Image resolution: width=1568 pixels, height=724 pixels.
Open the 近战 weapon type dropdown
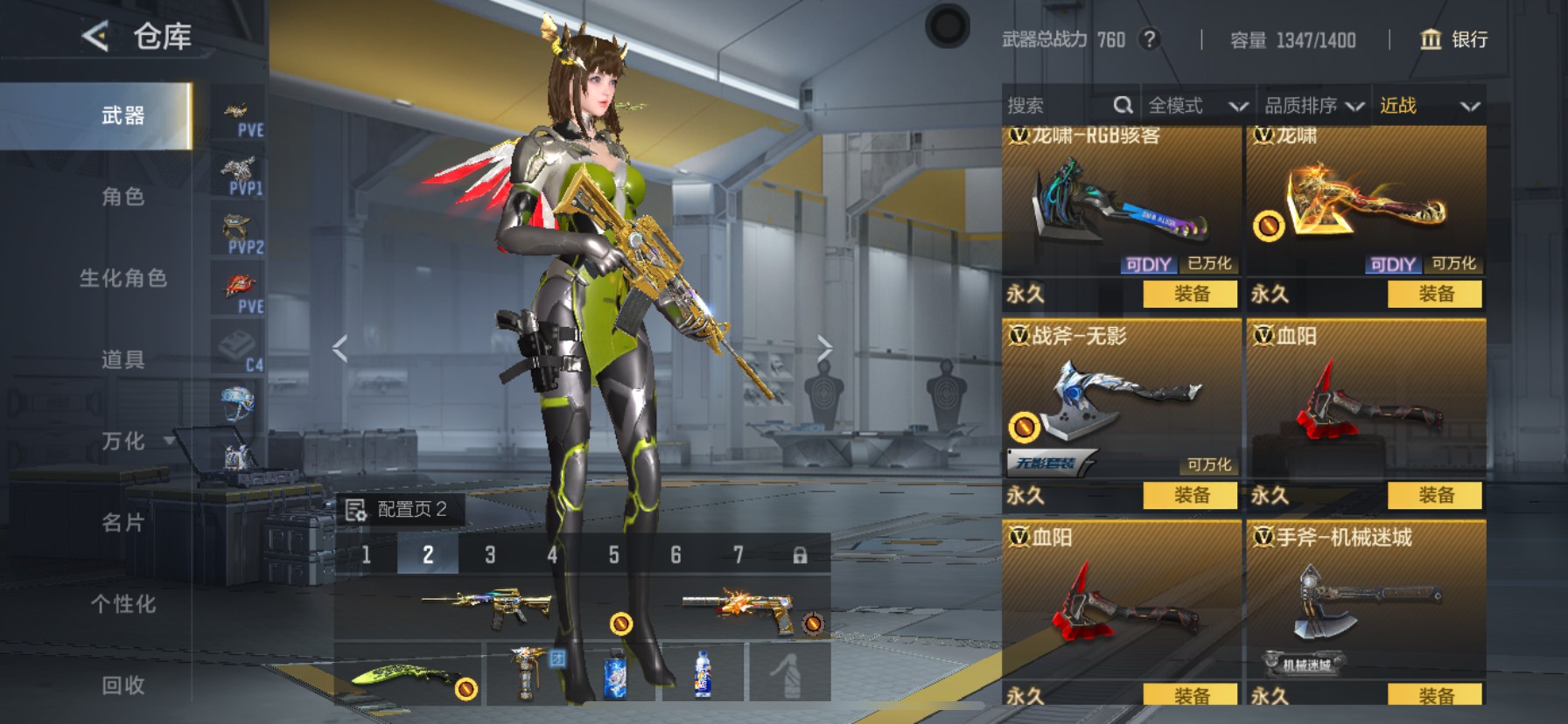pos(1429,106)
